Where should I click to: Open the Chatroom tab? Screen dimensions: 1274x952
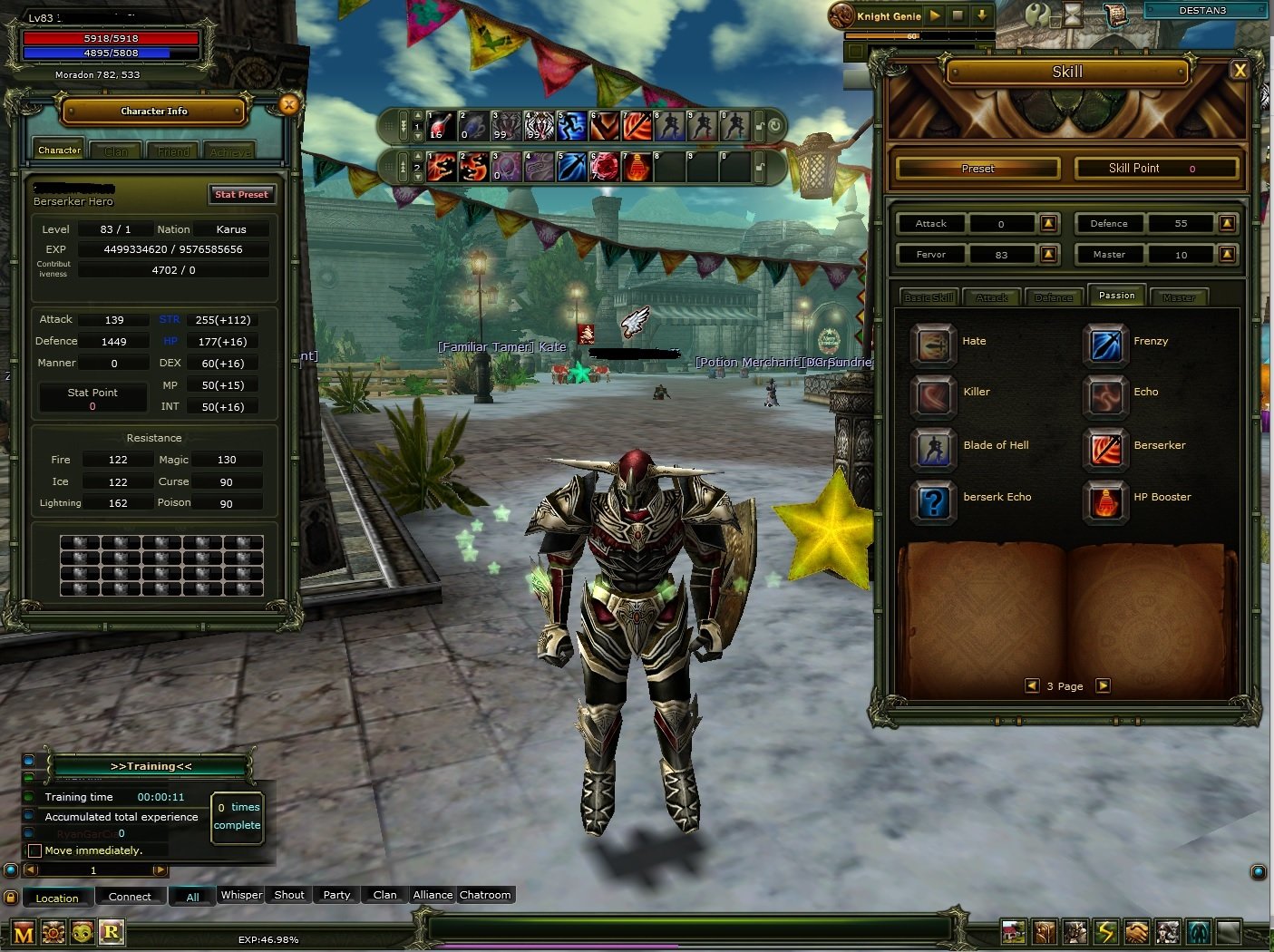click(x=485, y=895)
